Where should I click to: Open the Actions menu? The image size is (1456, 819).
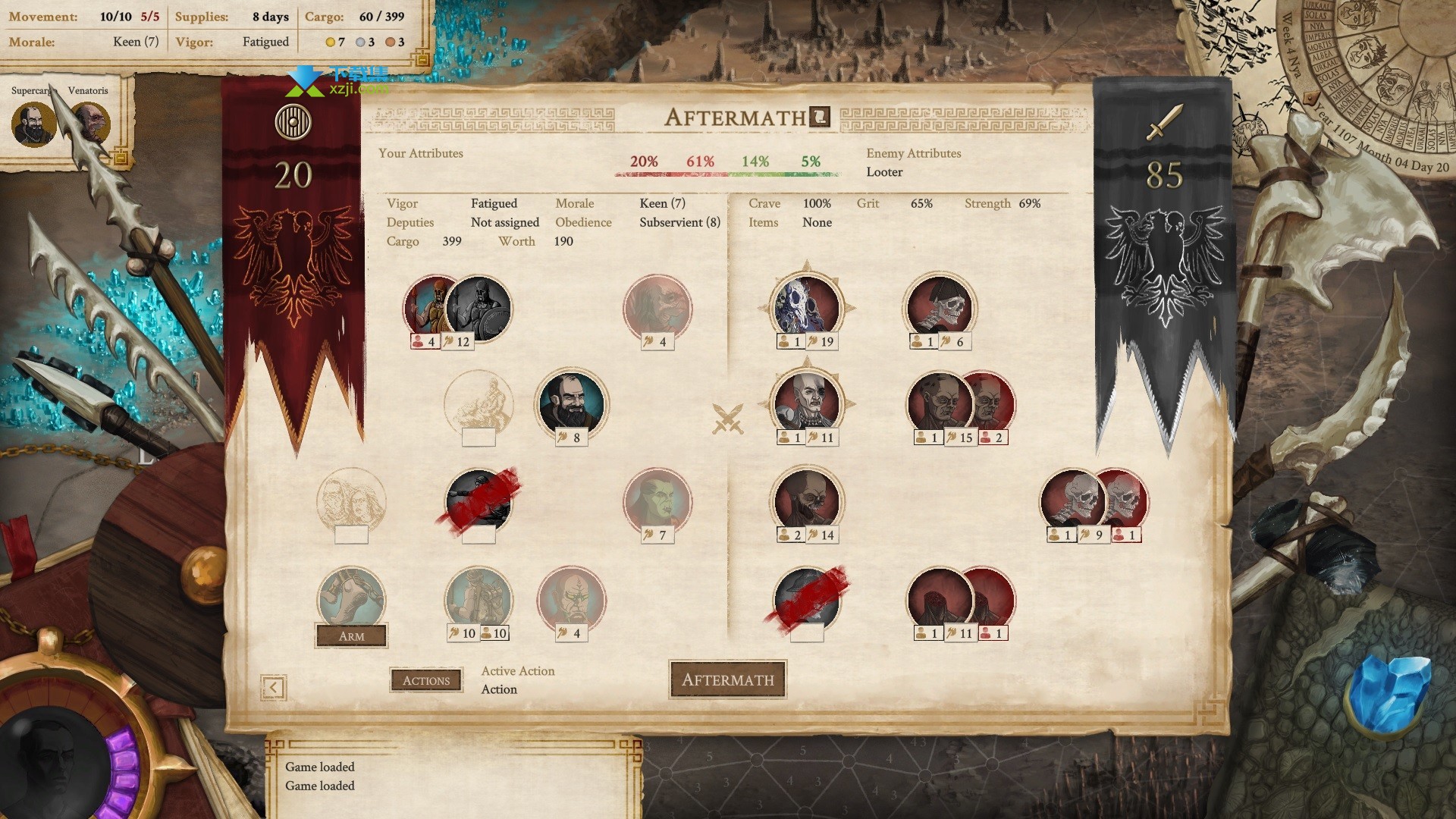[x=426, y=680]
